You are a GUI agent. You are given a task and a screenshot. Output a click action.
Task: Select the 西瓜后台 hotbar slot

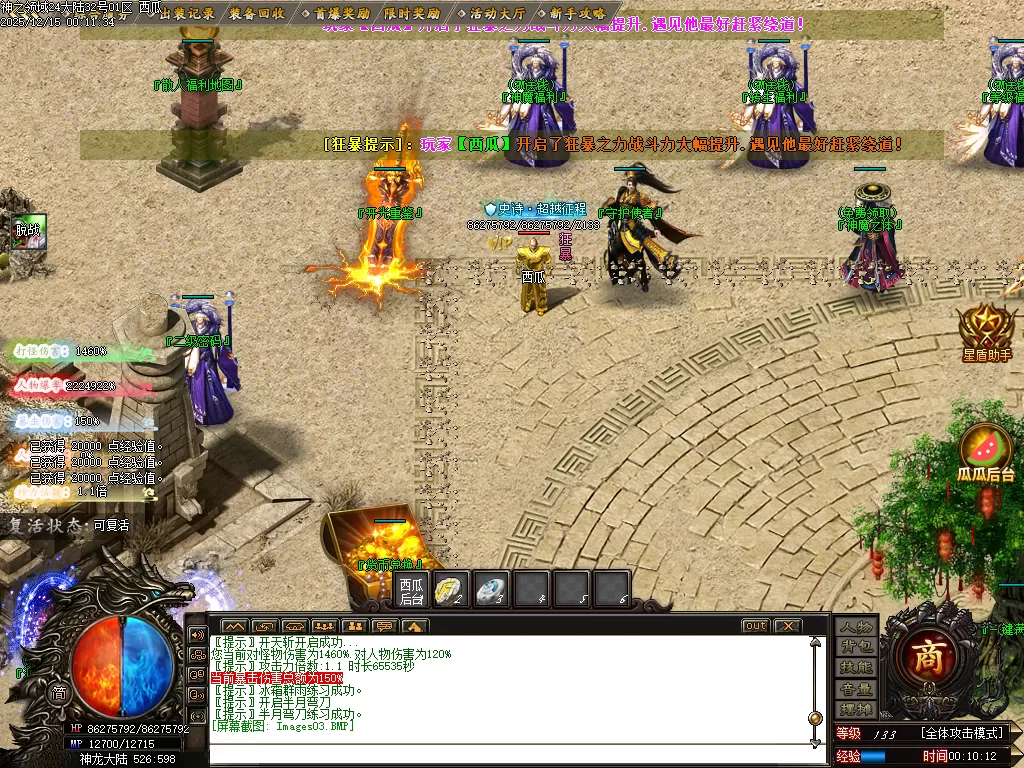[411, 590]
